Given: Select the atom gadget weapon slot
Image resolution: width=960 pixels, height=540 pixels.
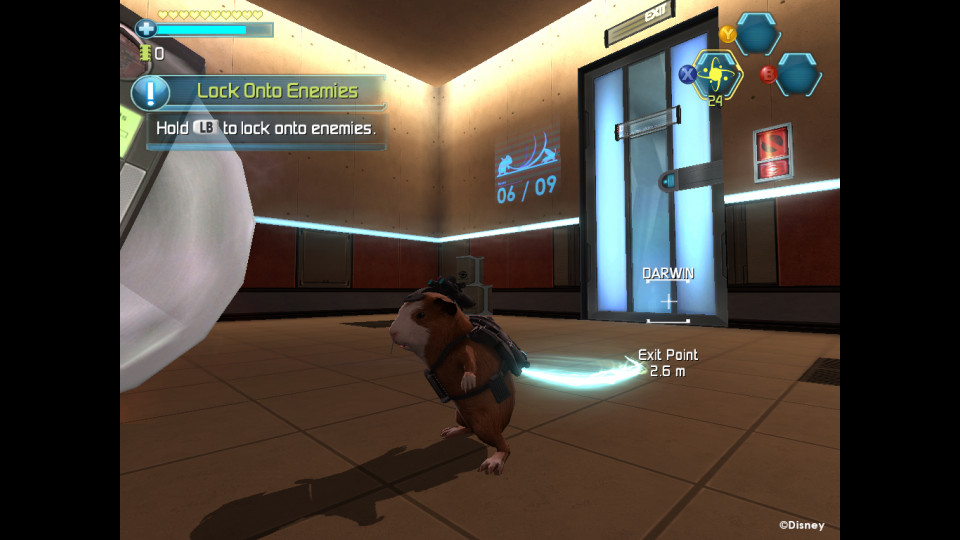Looking at the screenshot, I should coord(716,73).
